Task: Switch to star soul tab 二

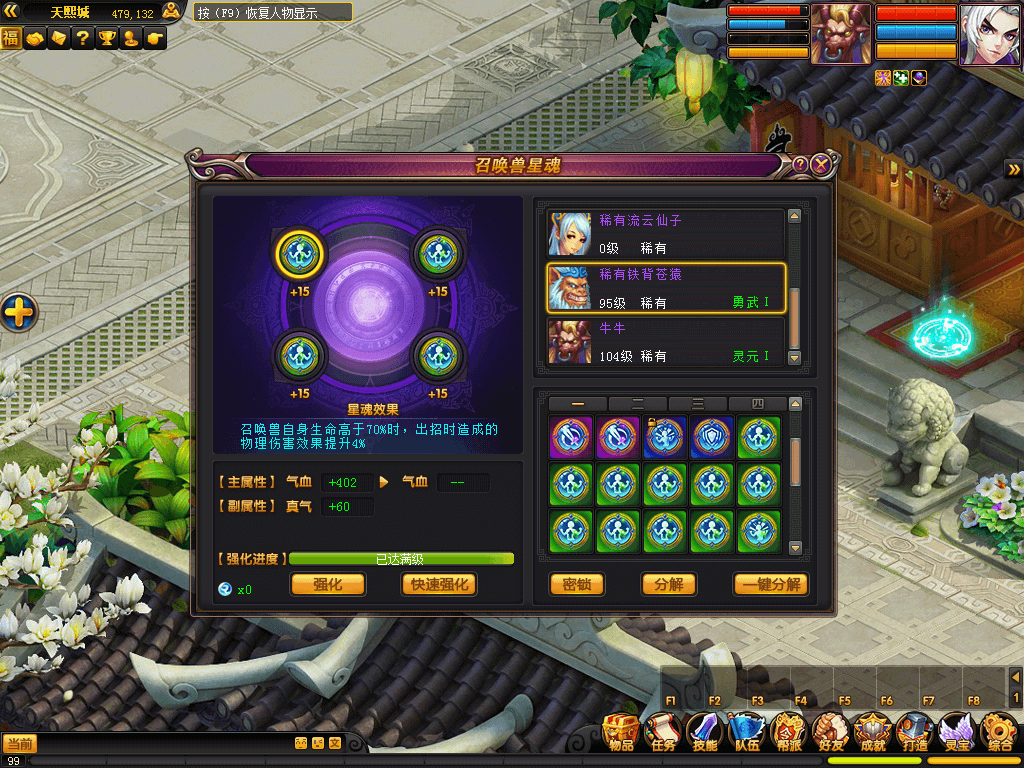Action: (637, 404)
